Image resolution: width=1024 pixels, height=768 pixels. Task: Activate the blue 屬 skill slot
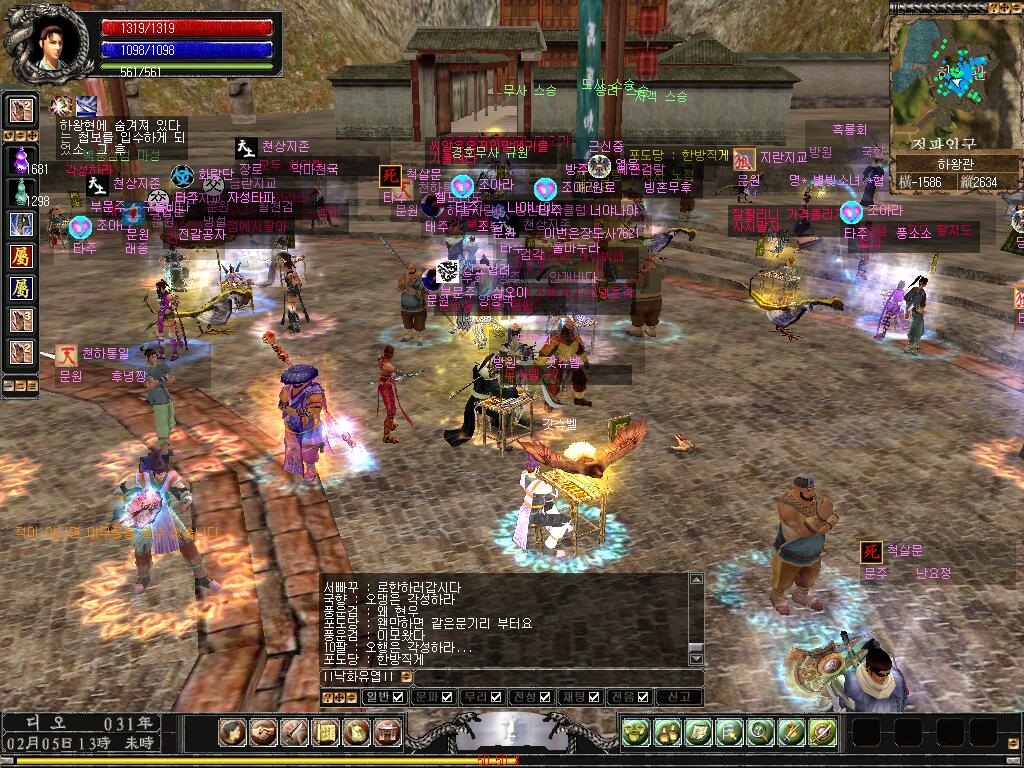point(22,289)
